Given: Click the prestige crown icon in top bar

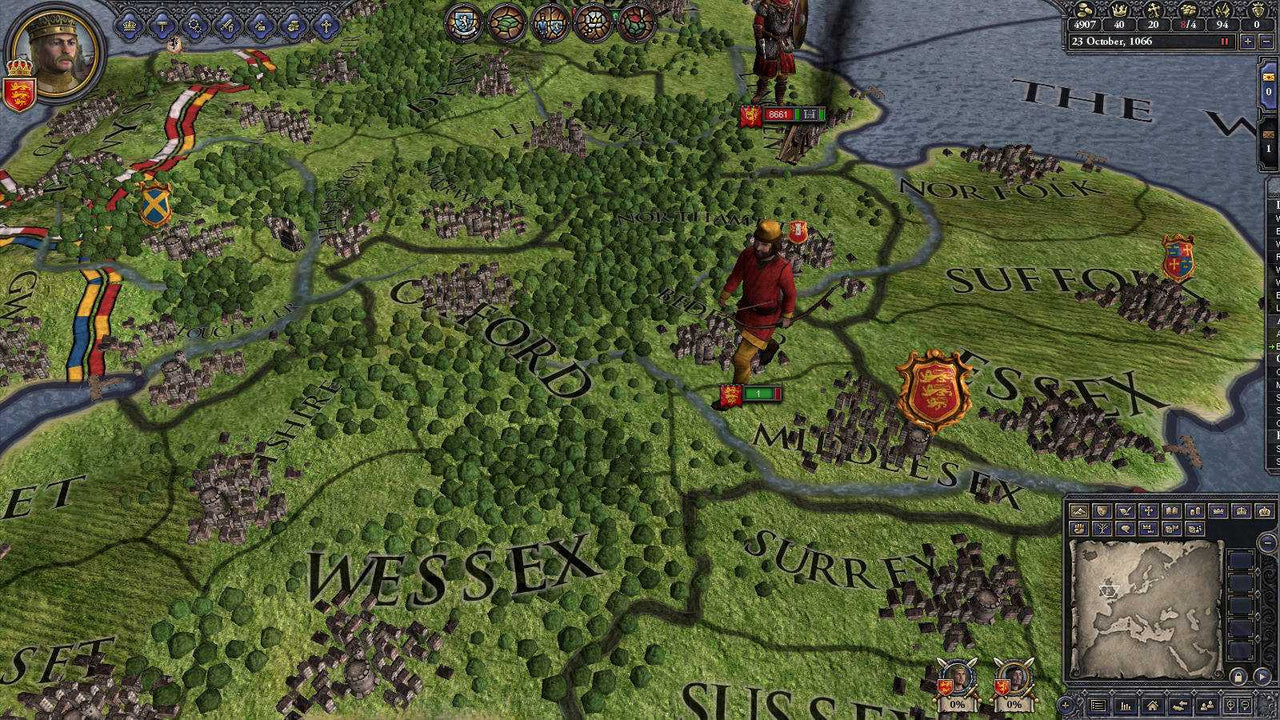Looking at the screenshot, I should 1119,10.
